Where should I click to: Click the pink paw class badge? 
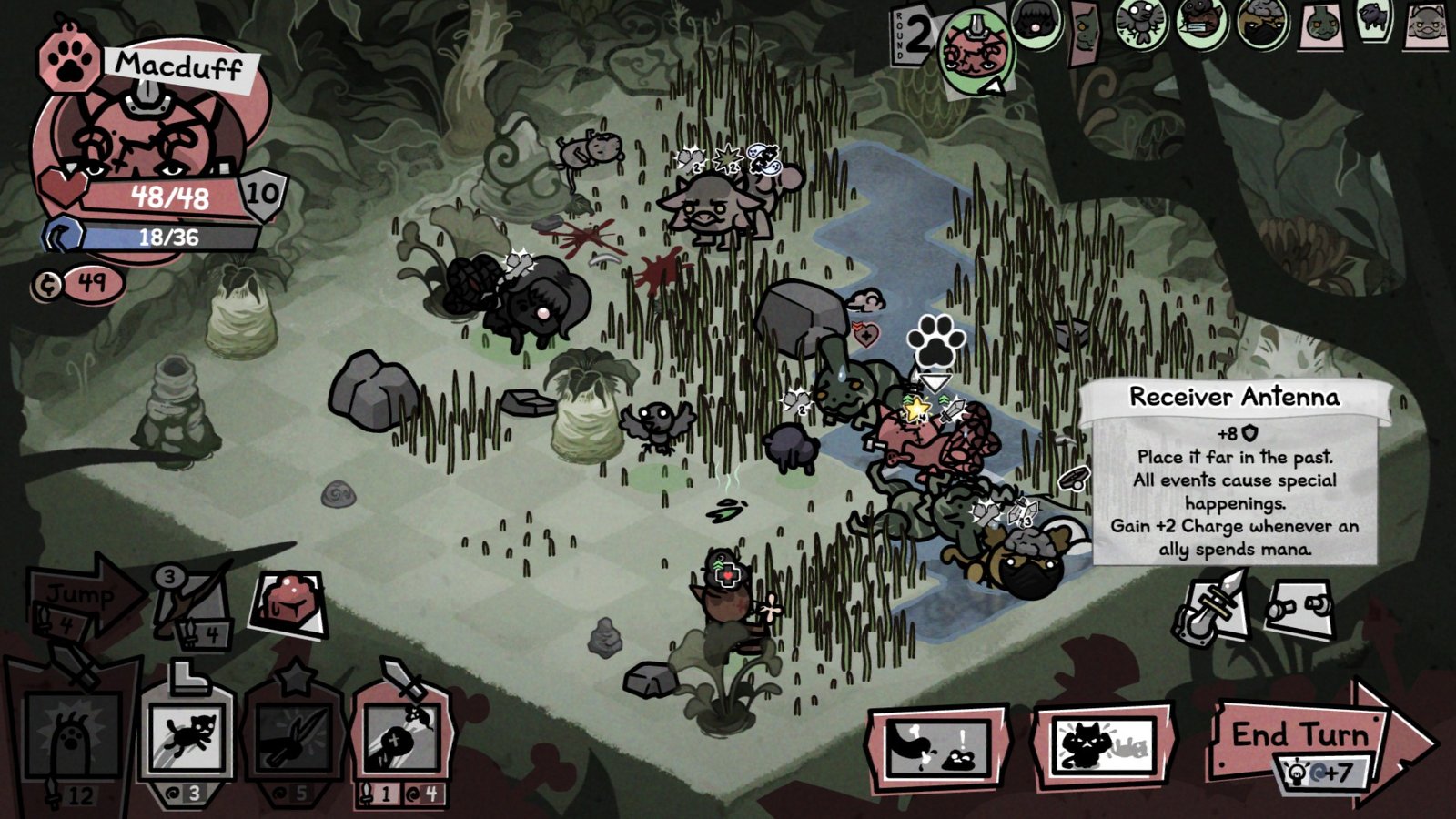(x=66, y=61)
